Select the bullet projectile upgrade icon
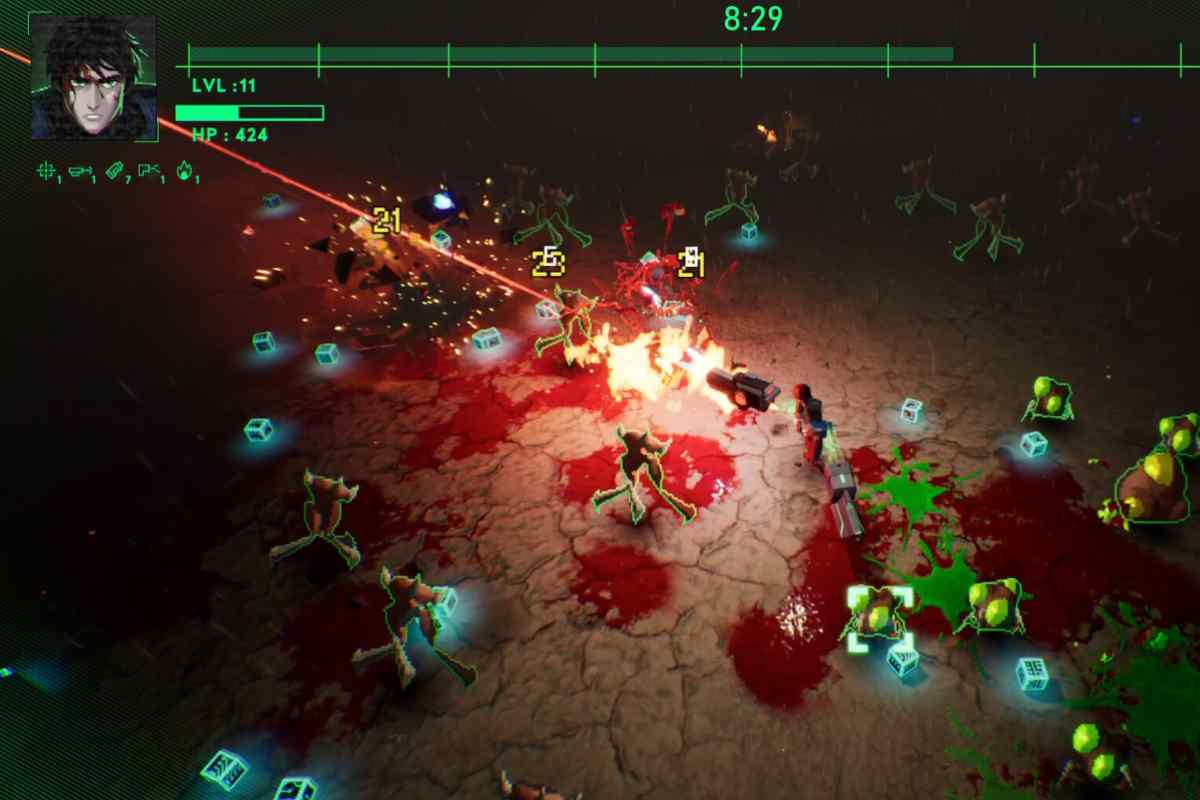 coord(81,172)
